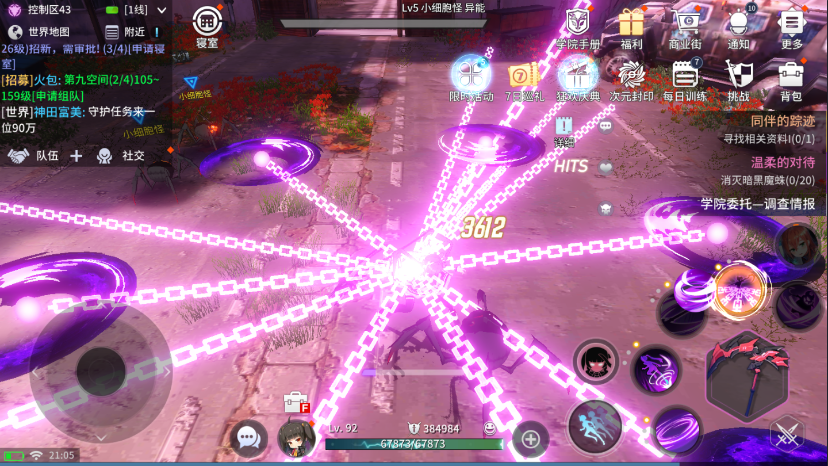The image size is (828, 466).
Task: Enter the 寝室 dormitory
Action: pos(207,25)
